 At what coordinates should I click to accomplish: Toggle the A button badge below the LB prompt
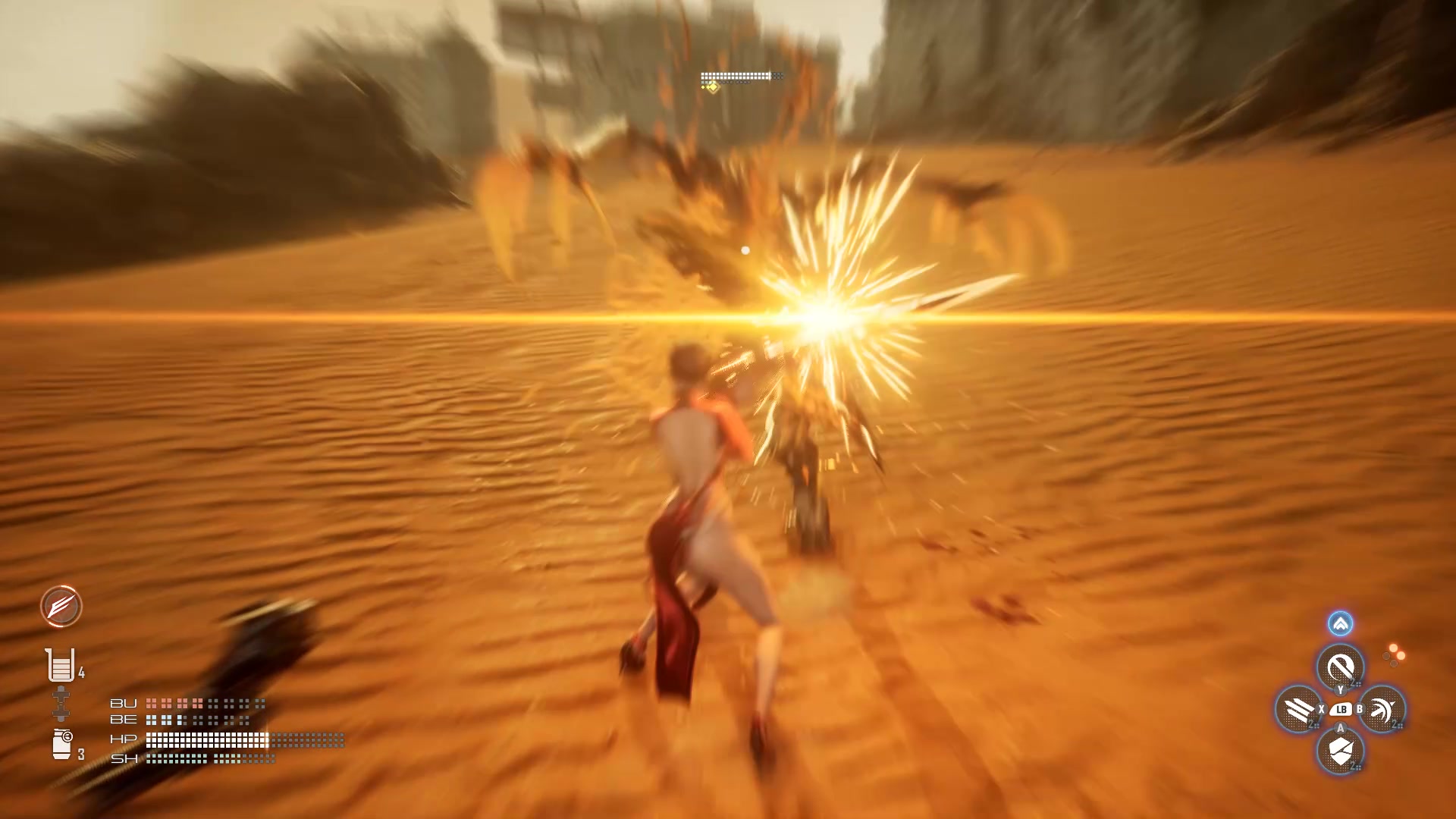point(1340,727)
